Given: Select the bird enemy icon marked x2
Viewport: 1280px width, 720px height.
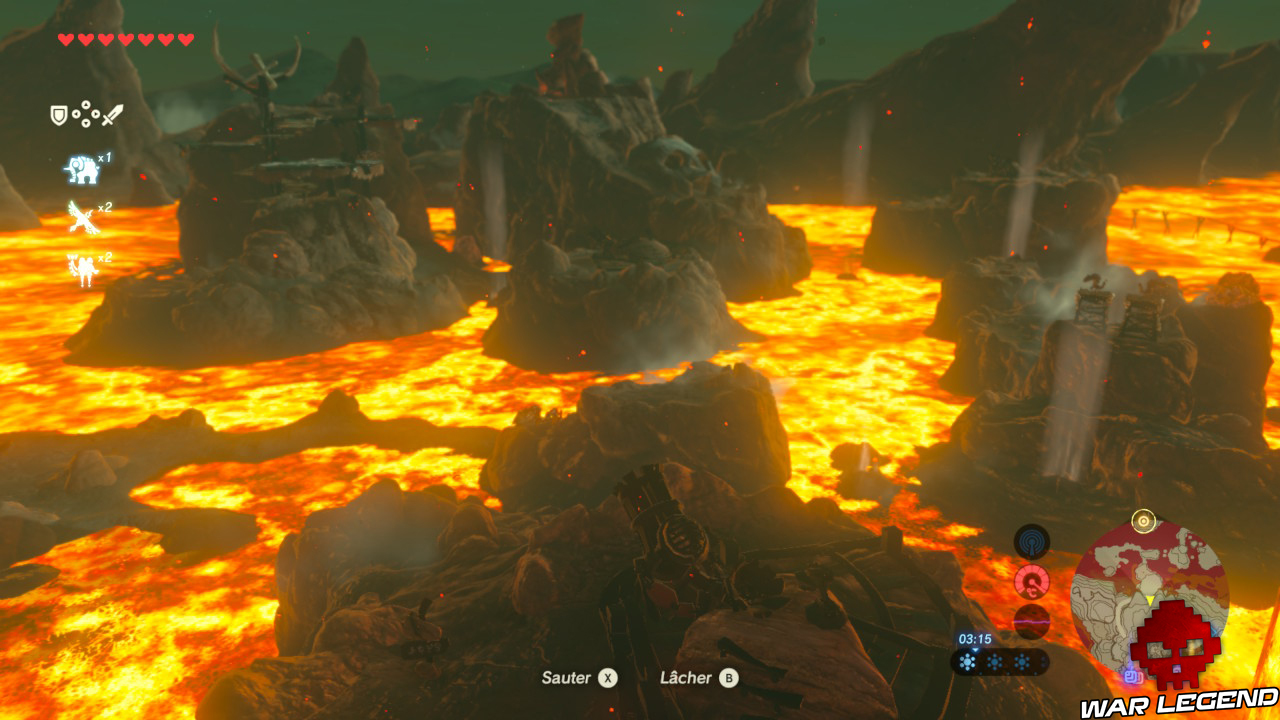Looking at the screenshot, I should pos(82,218).
